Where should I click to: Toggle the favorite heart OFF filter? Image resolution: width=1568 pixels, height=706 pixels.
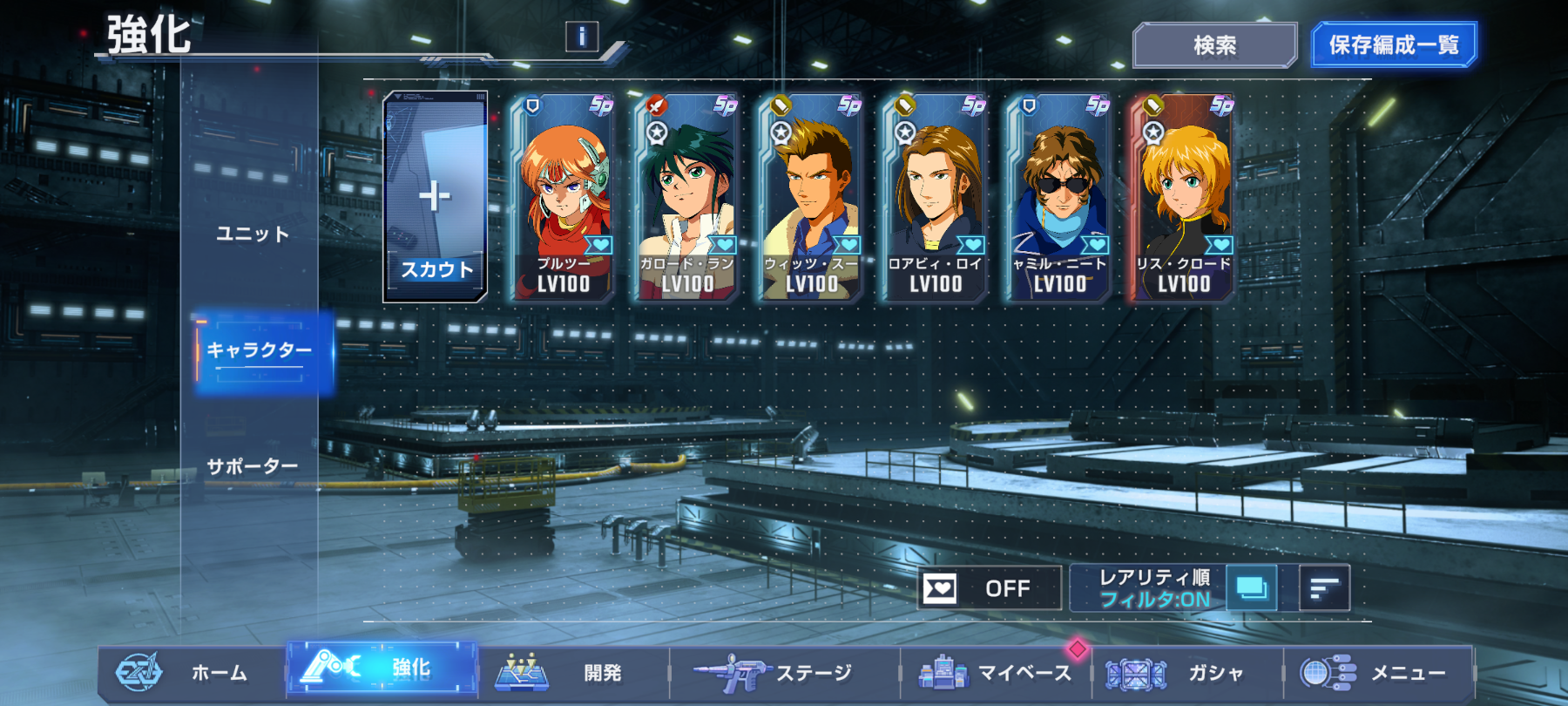(x=990, y=588)
